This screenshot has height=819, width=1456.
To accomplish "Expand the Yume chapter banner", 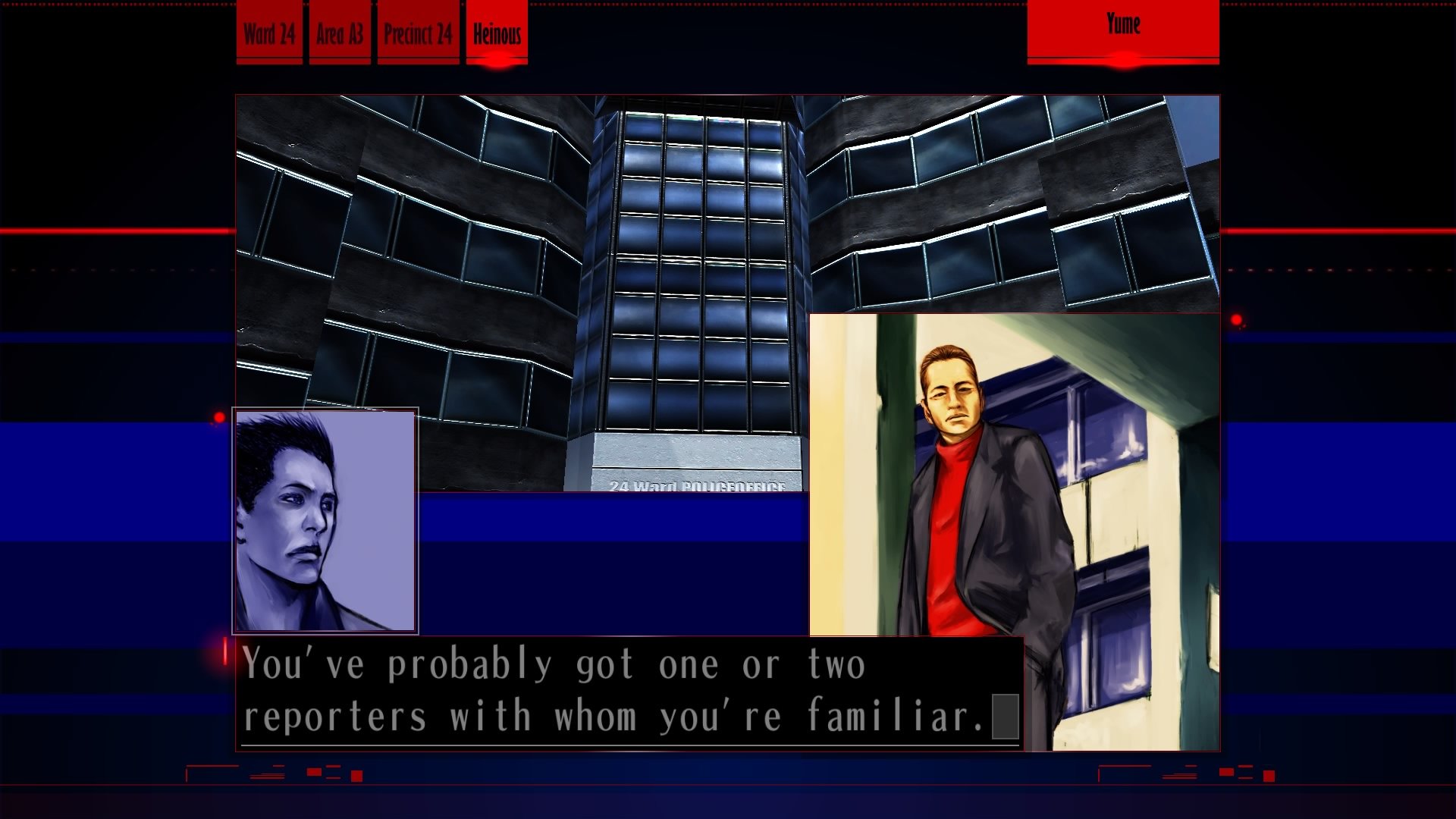I will 1123,26.
